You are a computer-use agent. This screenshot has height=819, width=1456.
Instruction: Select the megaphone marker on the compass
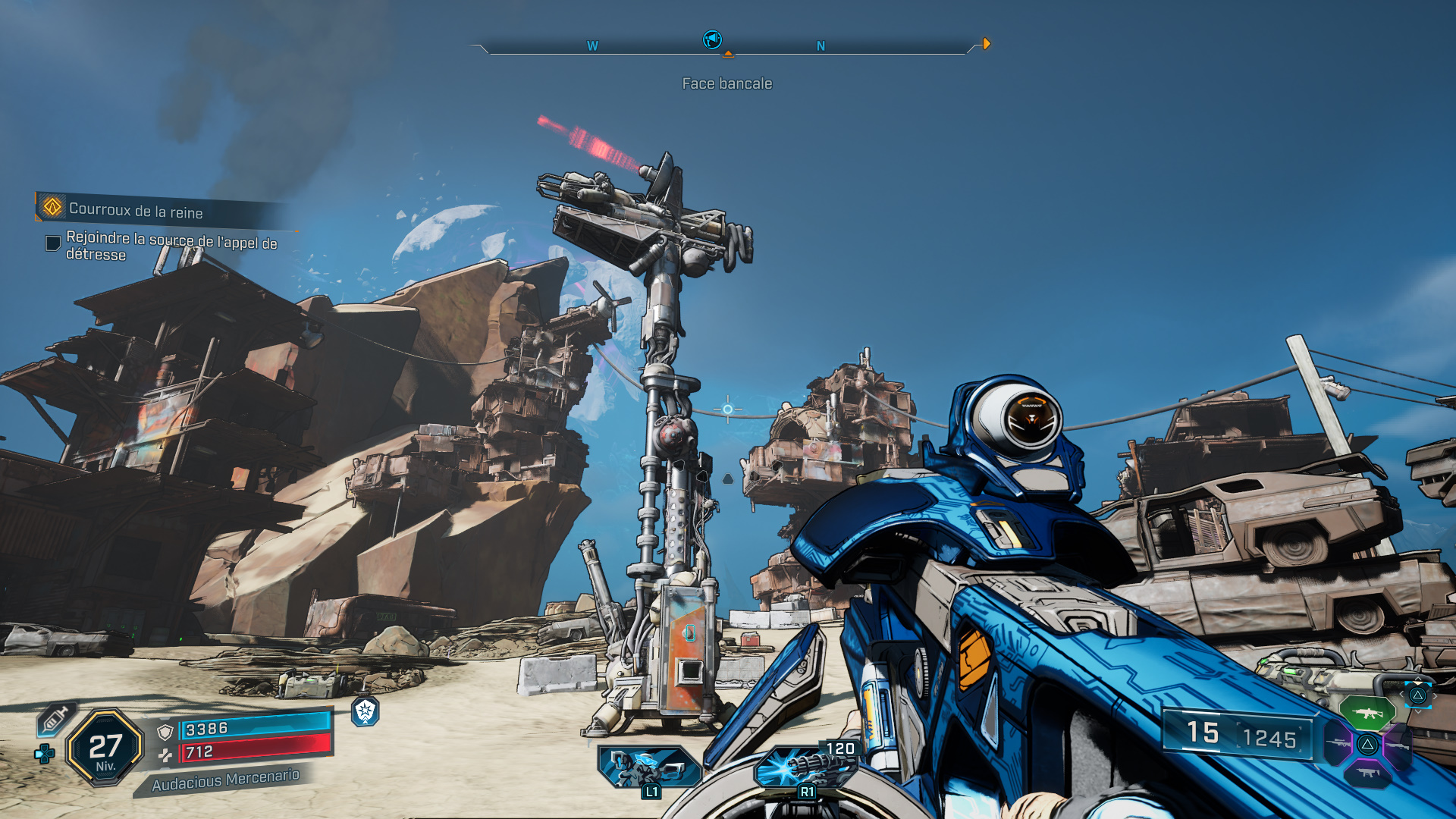tap(712, 39)
